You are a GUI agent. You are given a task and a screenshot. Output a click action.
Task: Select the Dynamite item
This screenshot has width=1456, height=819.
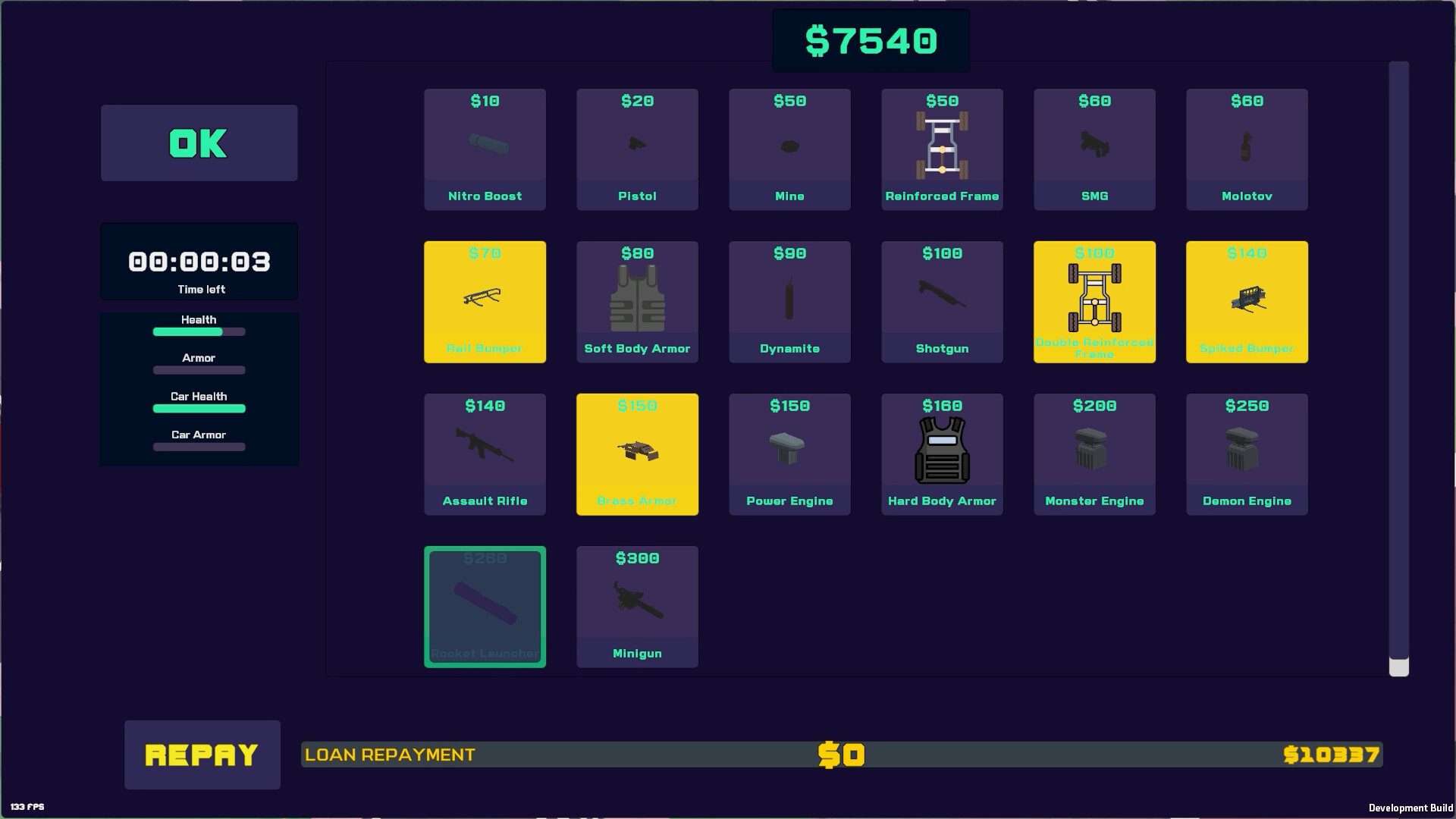(x=789, y=301)
